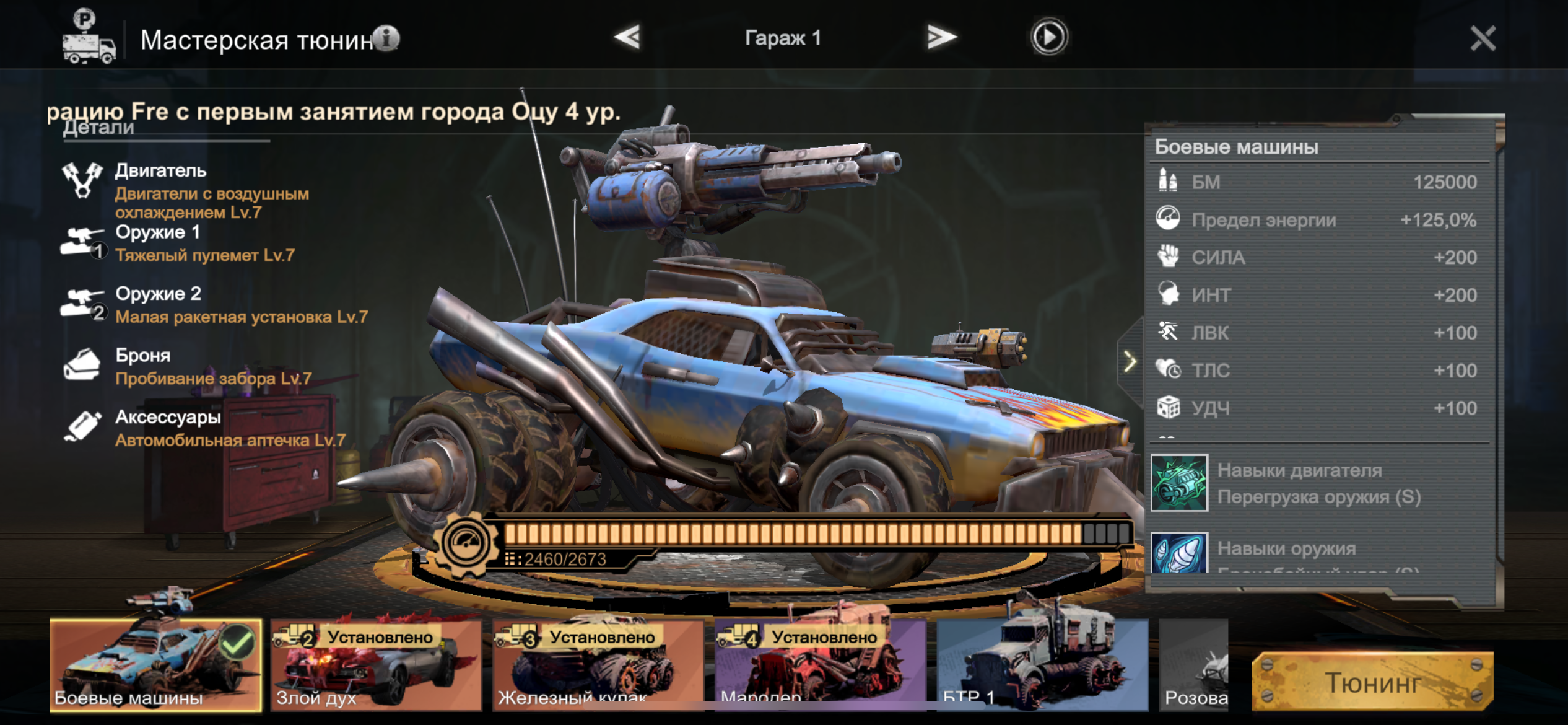This screenshot has height=725, width=1568.
Task: Start tuning with the Тюнинг button
Action: pyautogui.click(x=1372, y=682)
